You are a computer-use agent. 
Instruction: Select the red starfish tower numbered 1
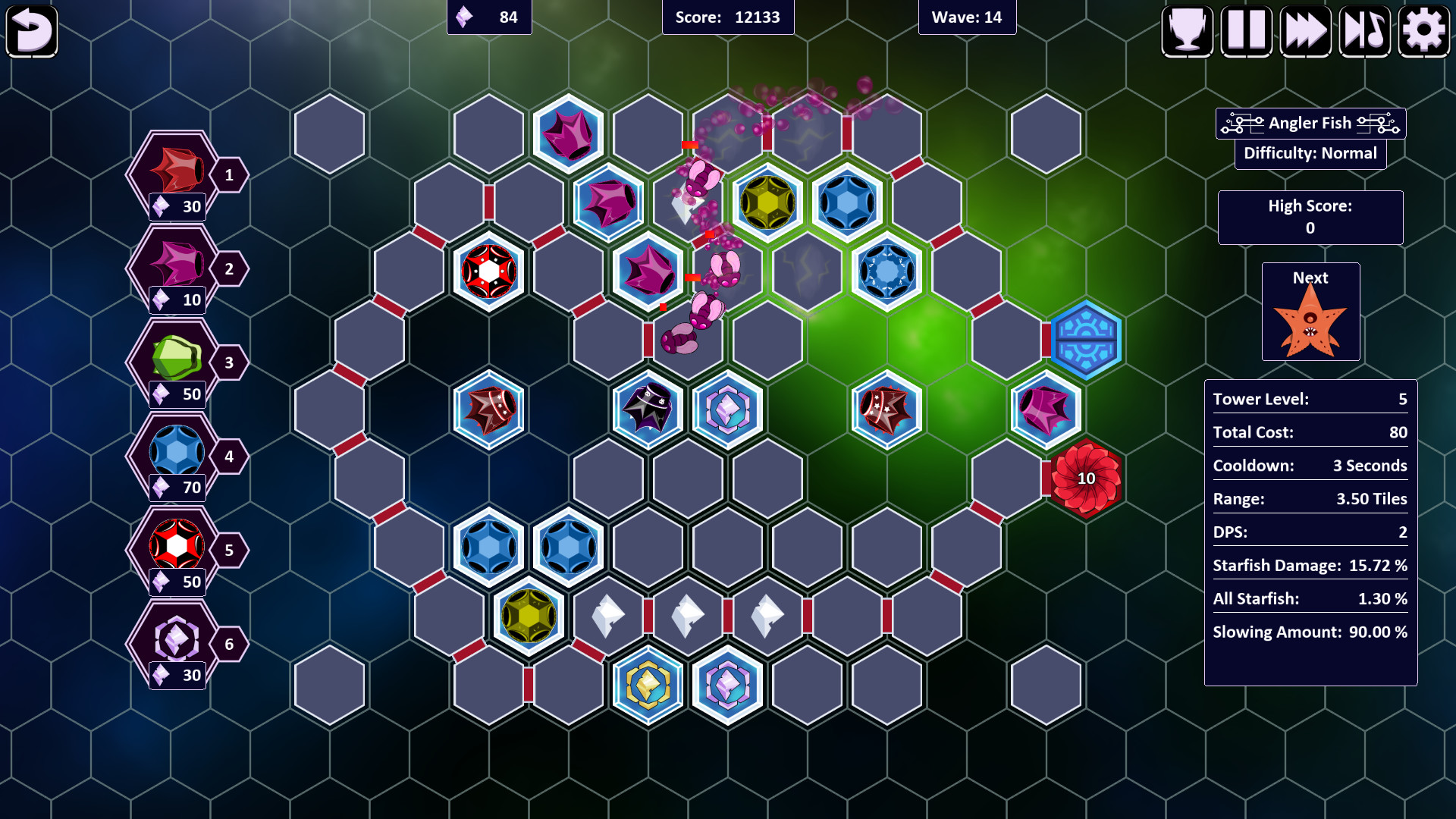click(176, 173)
